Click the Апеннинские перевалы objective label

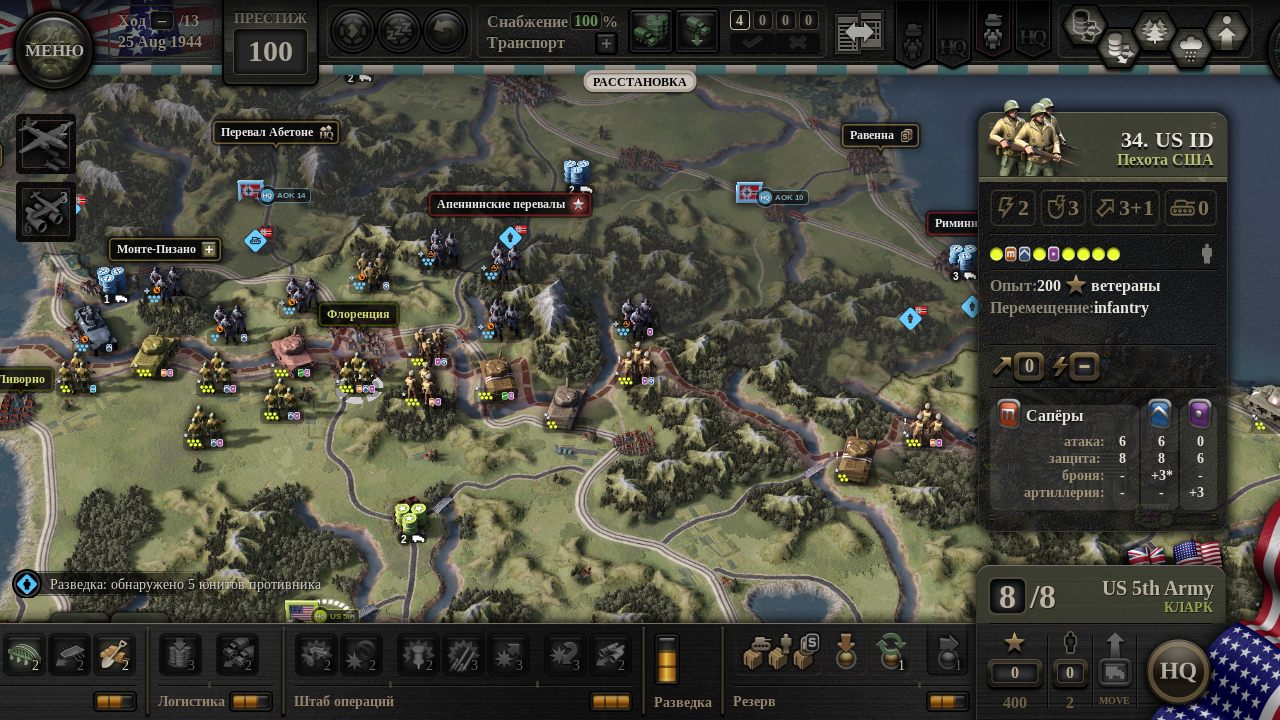pos(510,204)
